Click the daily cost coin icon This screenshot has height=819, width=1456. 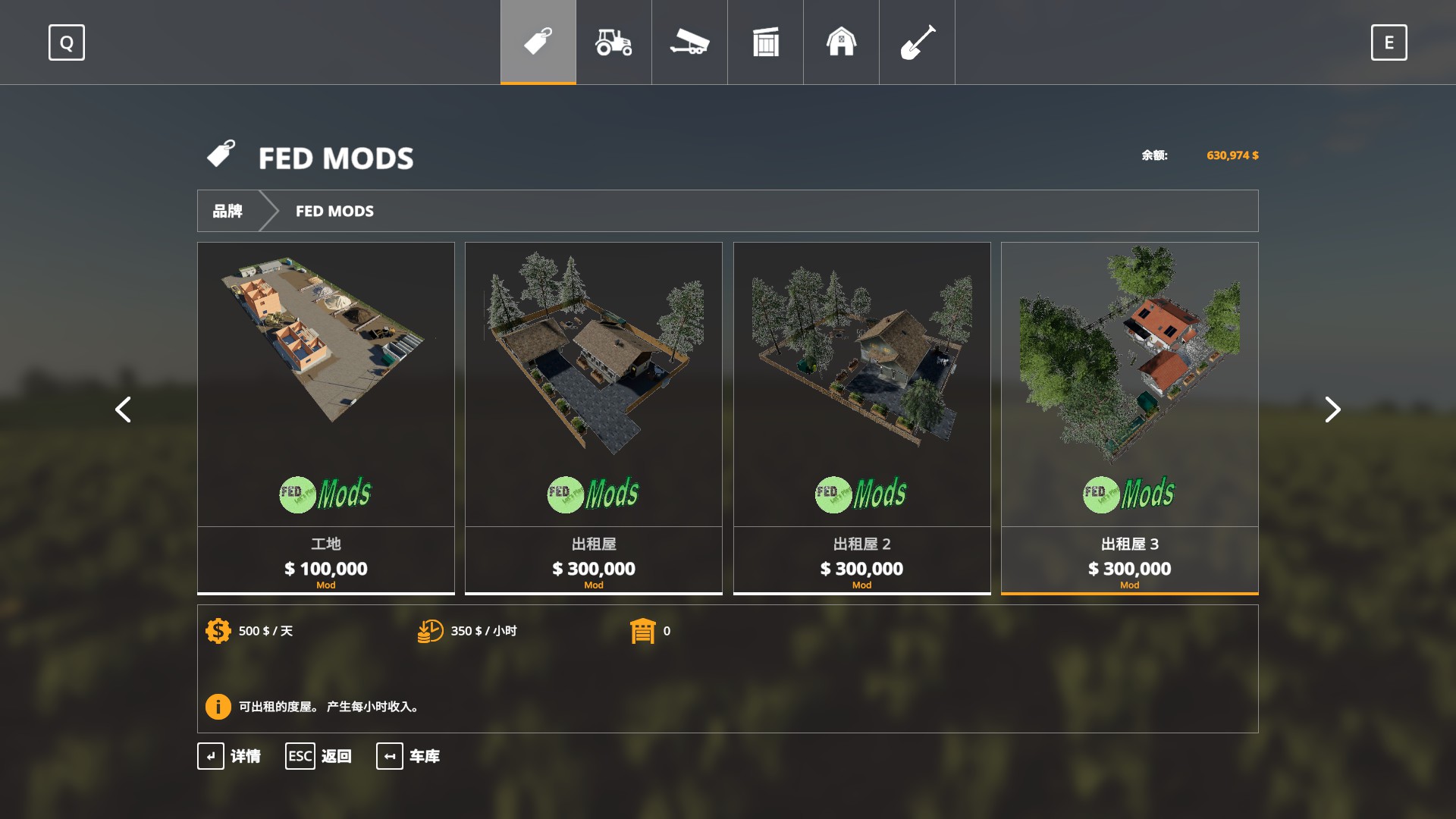pyautogui.click(x=218, y=630)
